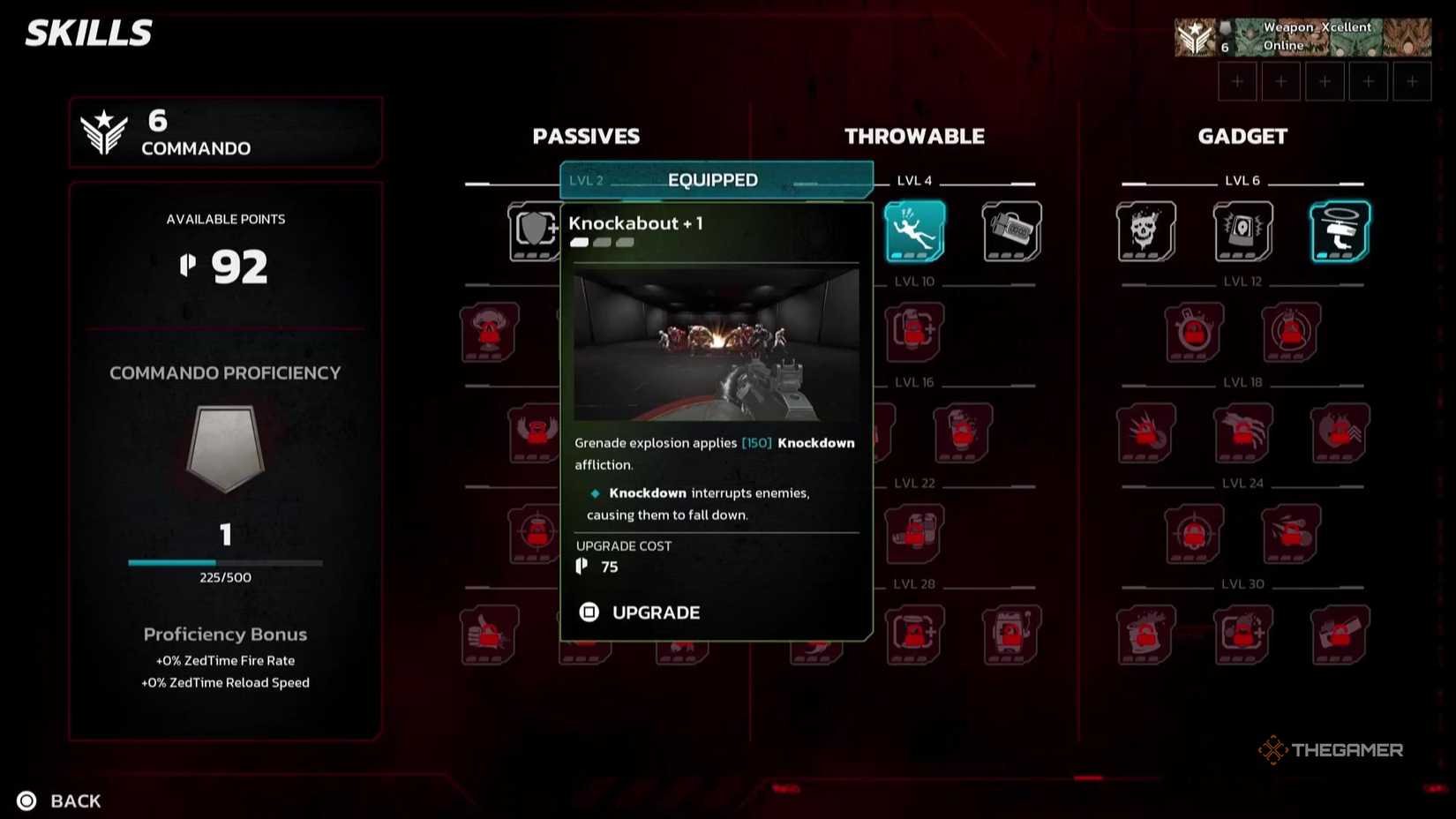Select the locked claw skill under LVL 24
The width and height of the screenshot is (1456, 819).
tap(1242, 434)
